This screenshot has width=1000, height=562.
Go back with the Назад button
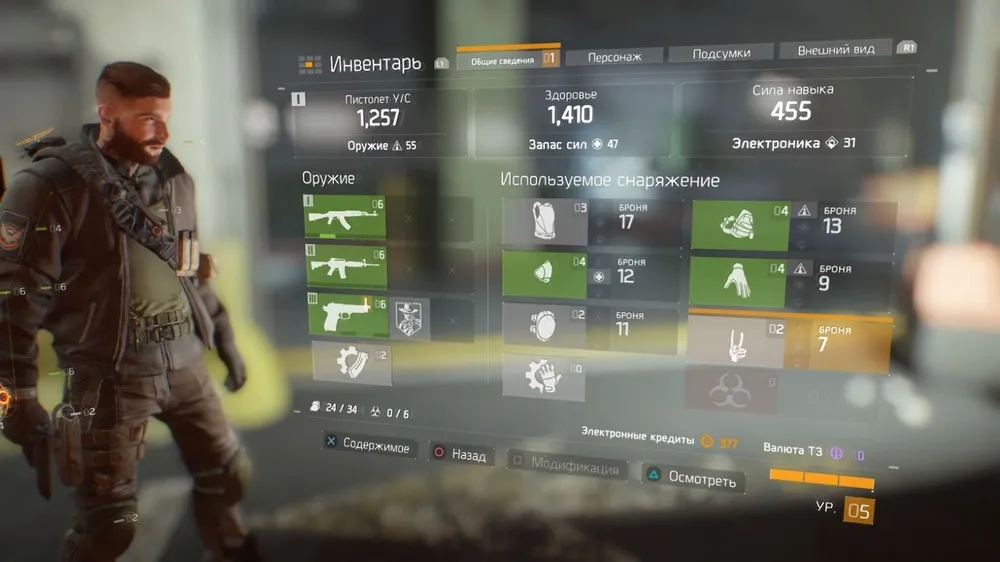point(459,455)
